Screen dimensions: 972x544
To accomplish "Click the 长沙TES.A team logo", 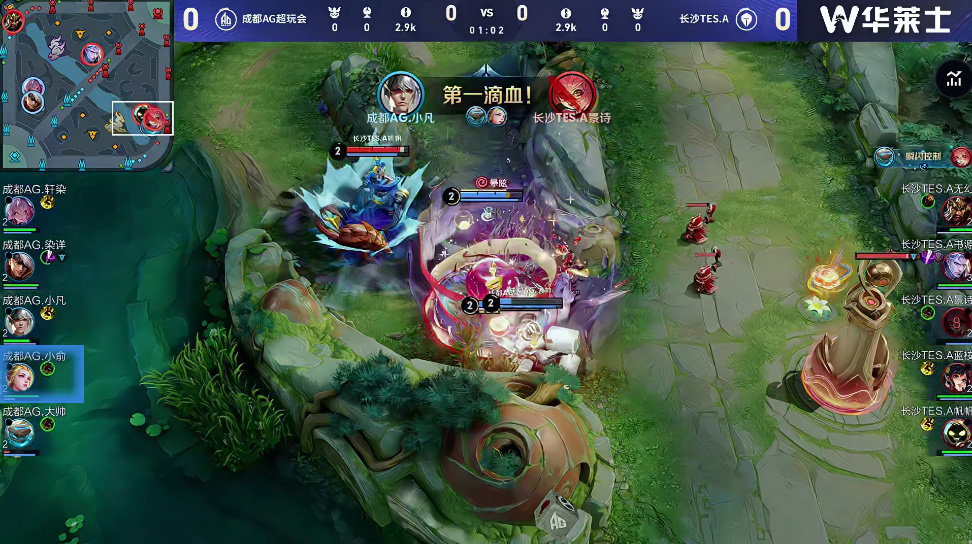I will click(x=746, y=19).
